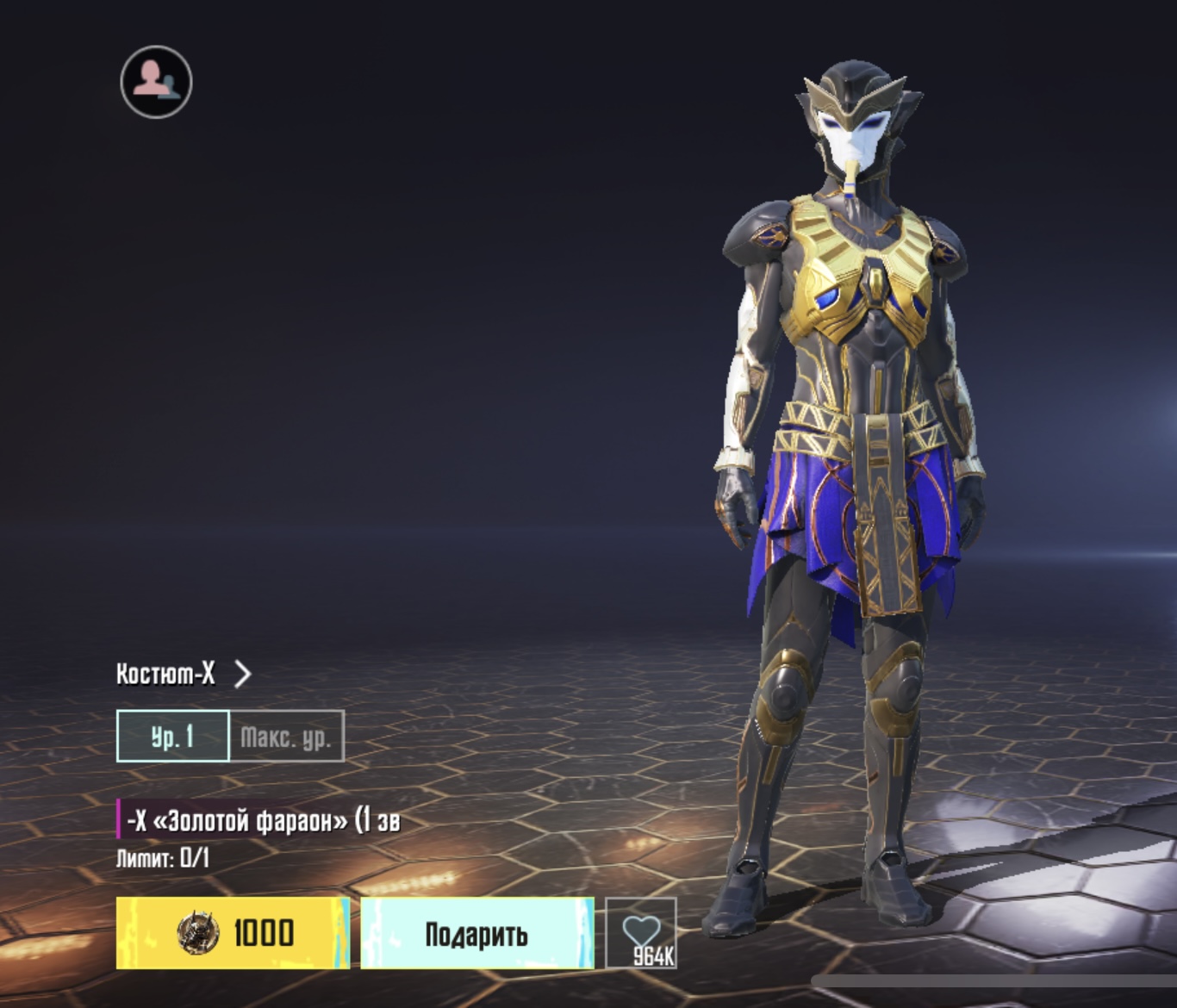Toggle the character model switch icon
The image size is (1177, 1008).
[156, 82]
